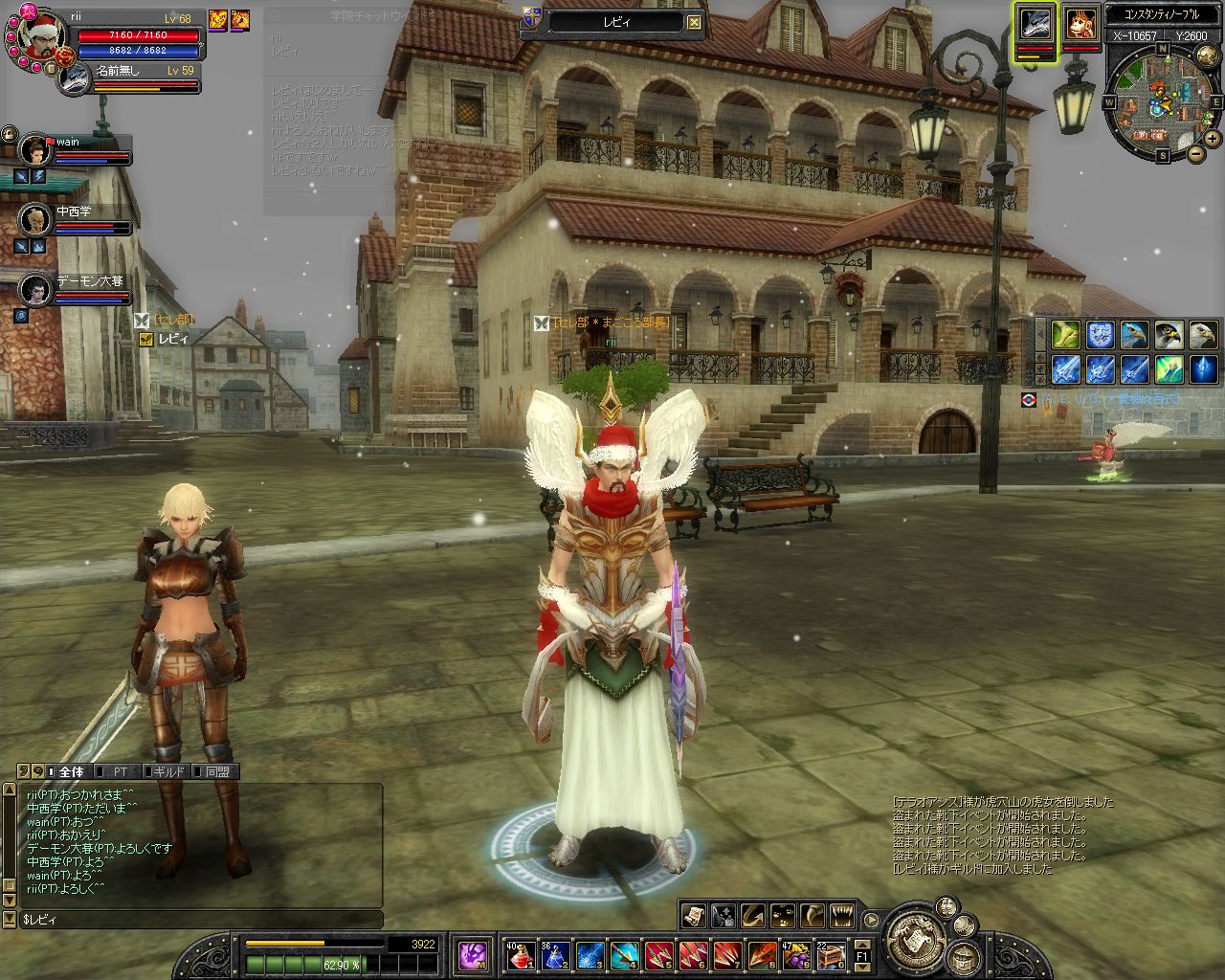Select party member wain's portrait

pos(36,150)
